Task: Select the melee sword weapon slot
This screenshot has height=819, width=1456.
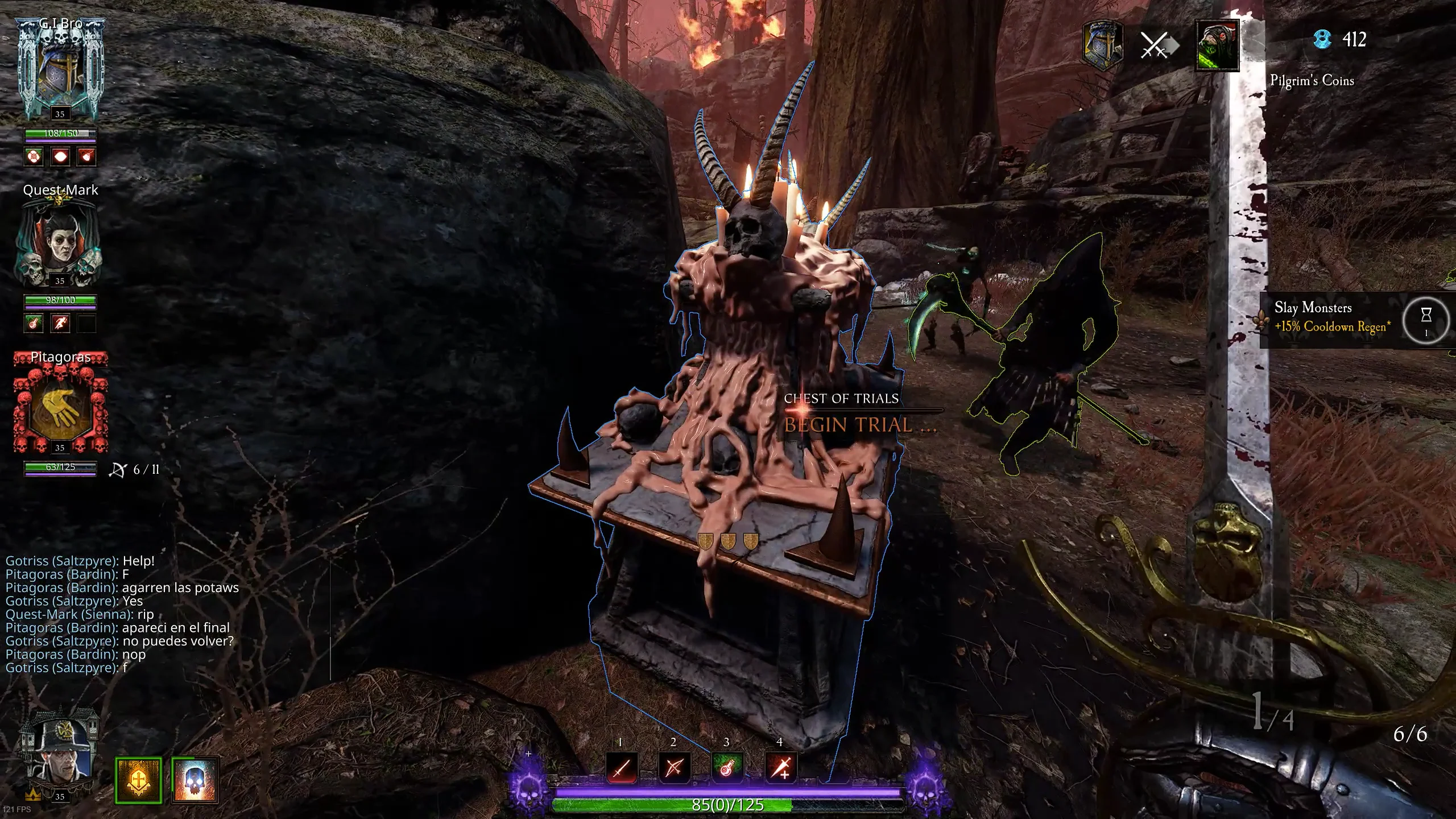Action: pyautogui.click(x=621, y=768)
